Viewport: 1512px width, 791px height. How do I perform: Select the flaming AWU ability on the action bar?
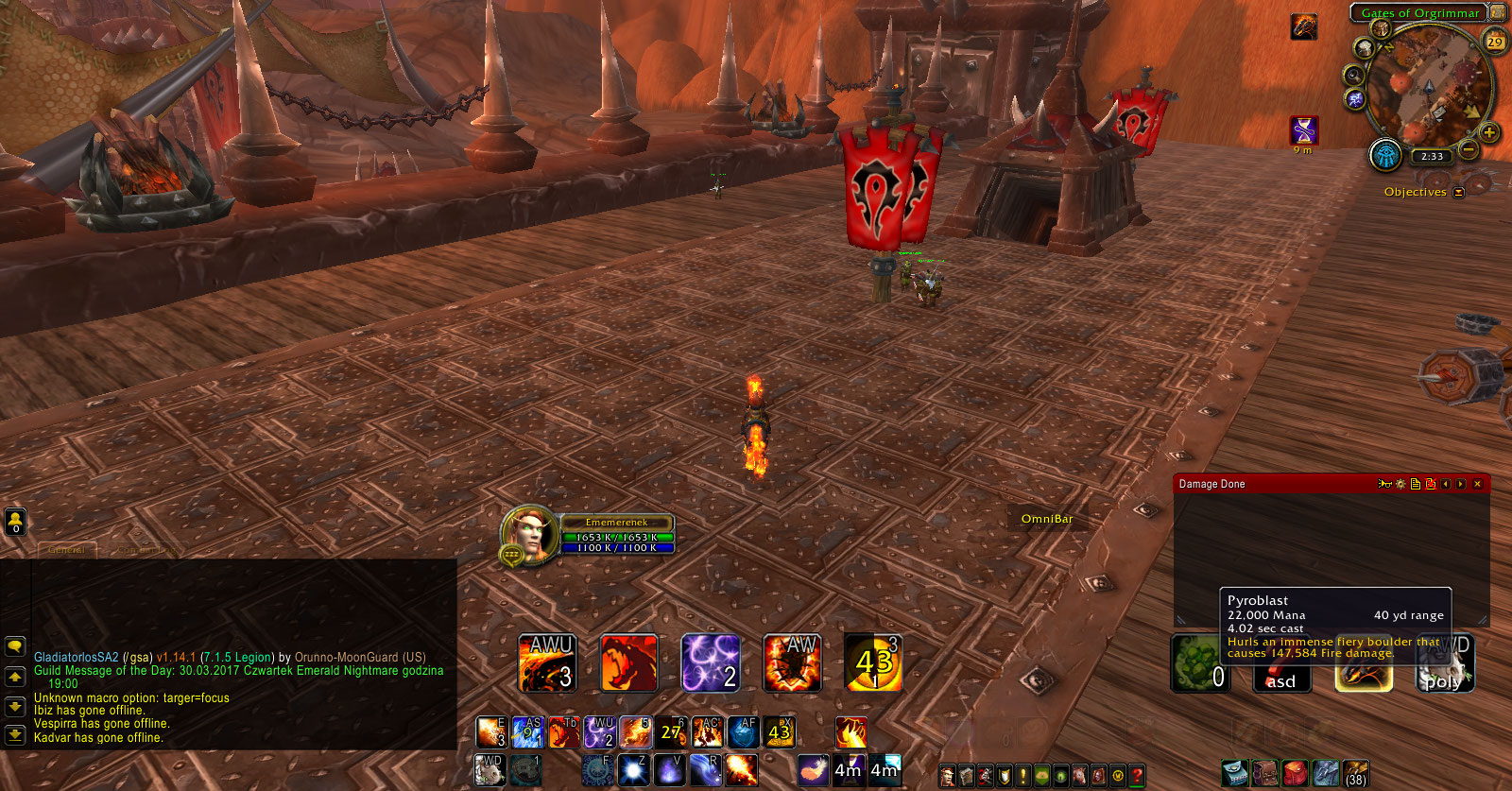pyautogui.click(x=548, y=663)
